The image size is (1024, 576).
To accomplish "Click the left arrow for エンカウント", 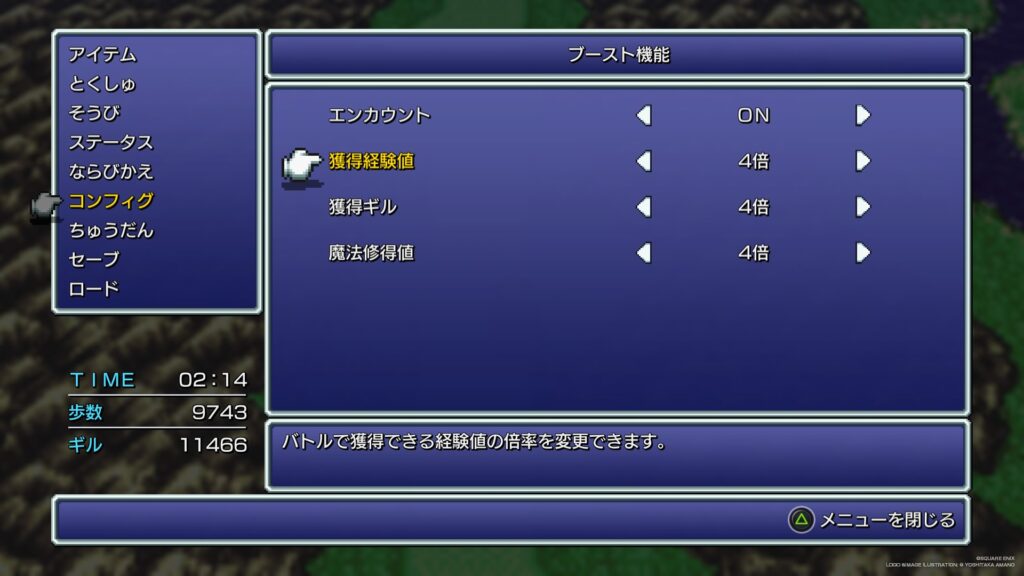I will click(644, 115).
